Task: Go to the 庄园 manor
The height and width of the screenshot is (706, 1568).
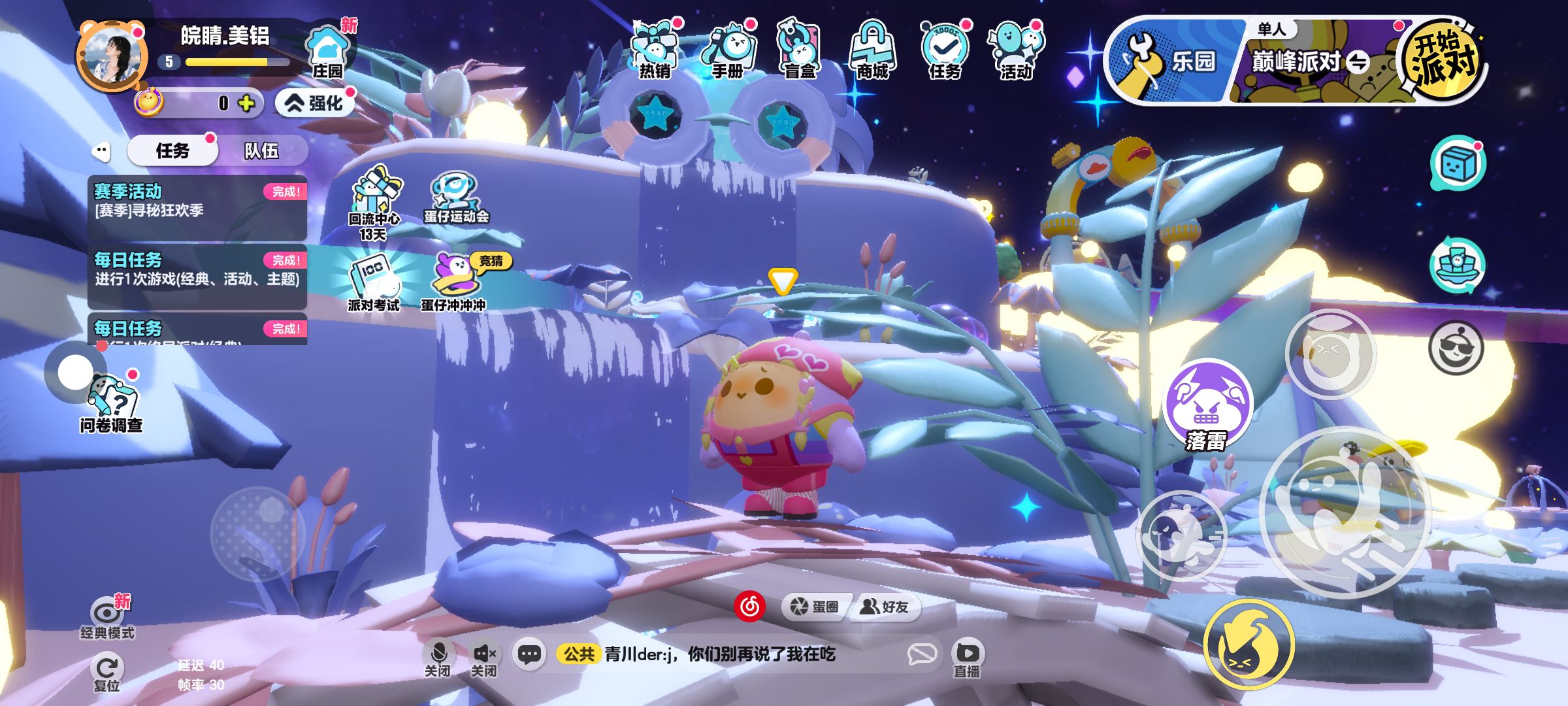Action: click(327, 54)
